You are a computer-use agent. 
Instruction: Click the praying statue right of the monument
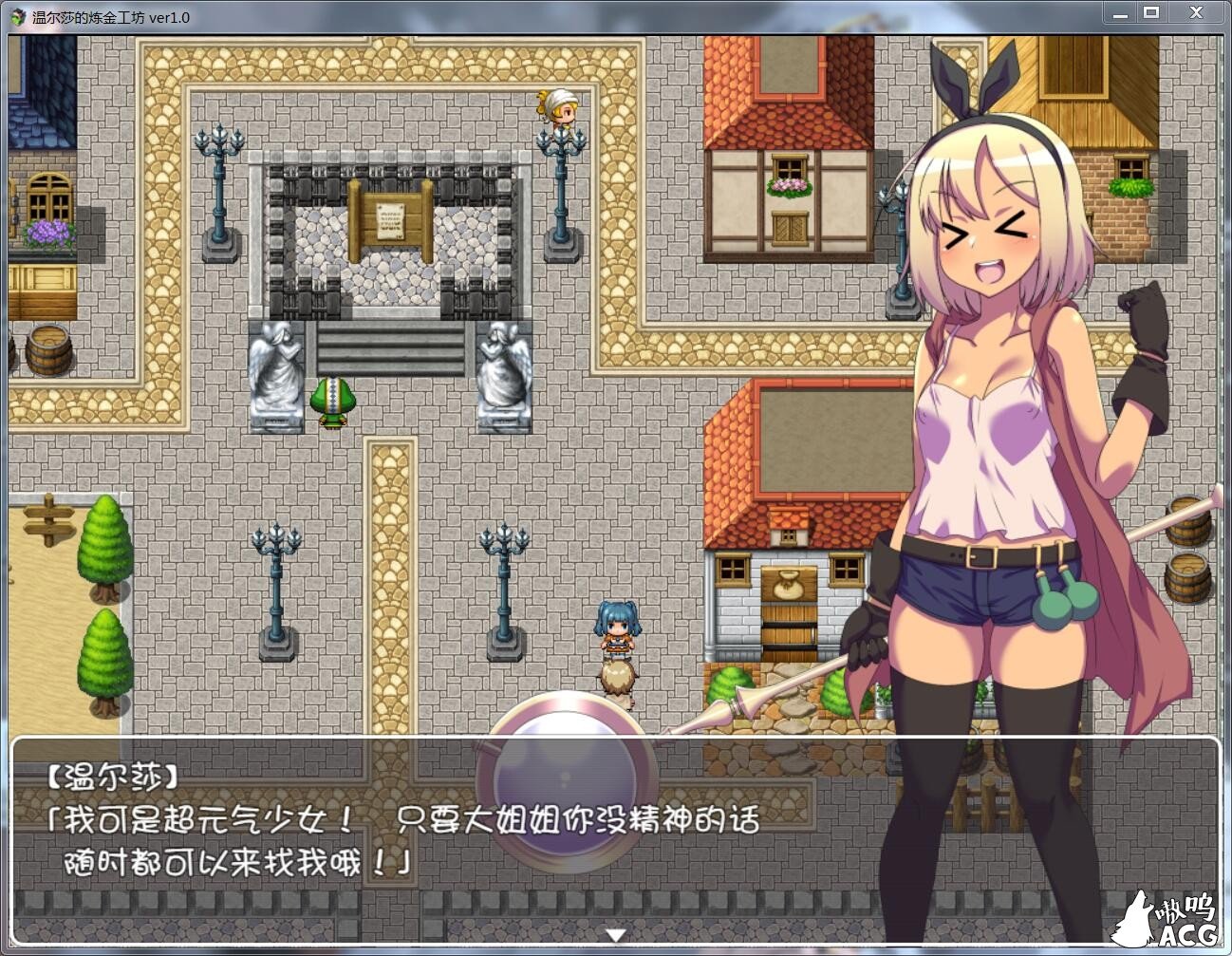point(503,370)
